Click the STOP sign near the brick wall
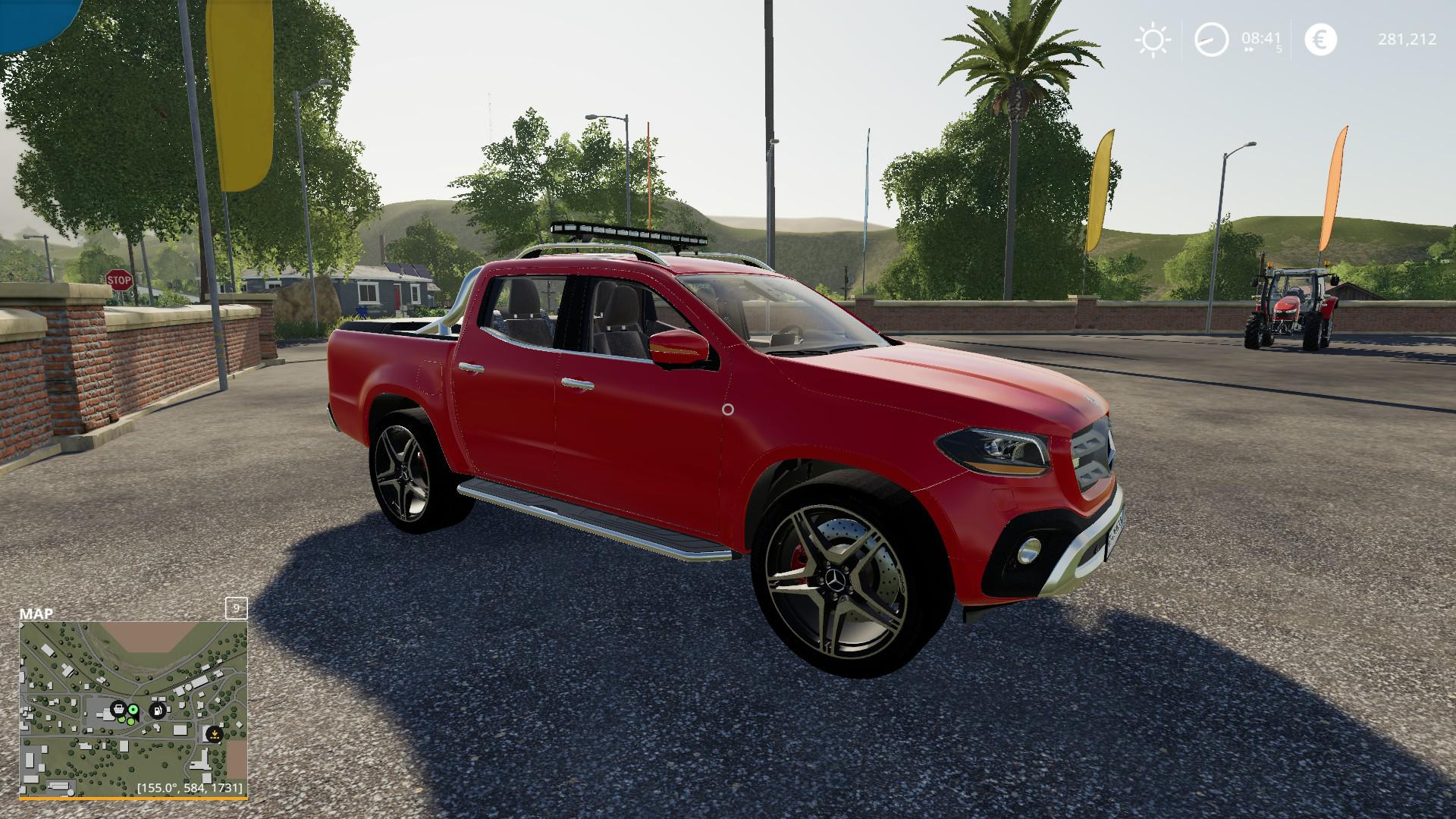1456x819 pixels. point(120,281)
